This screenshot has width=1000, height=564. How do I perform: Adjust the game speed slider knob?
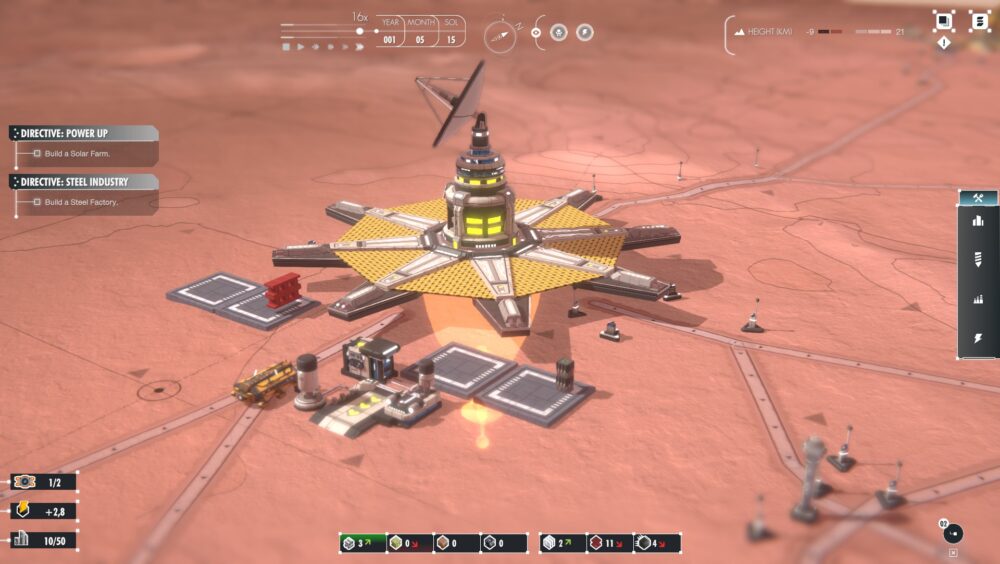(360, 31)
